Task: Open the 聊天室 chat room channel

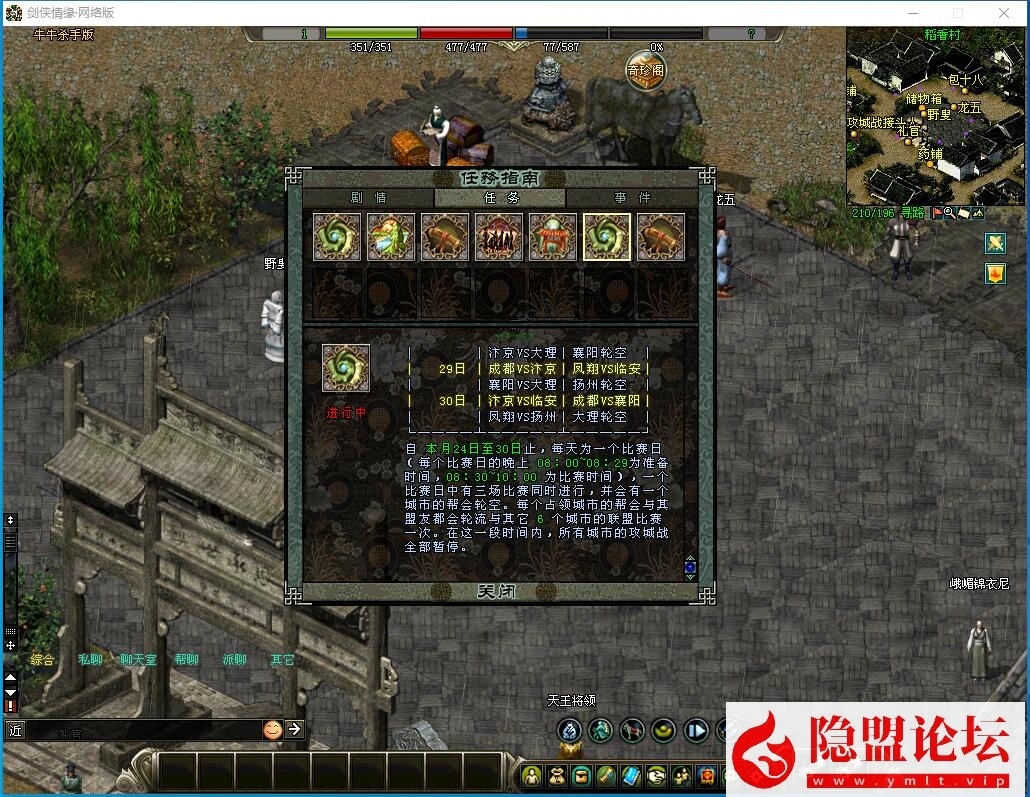Action: tap(138, 660)
